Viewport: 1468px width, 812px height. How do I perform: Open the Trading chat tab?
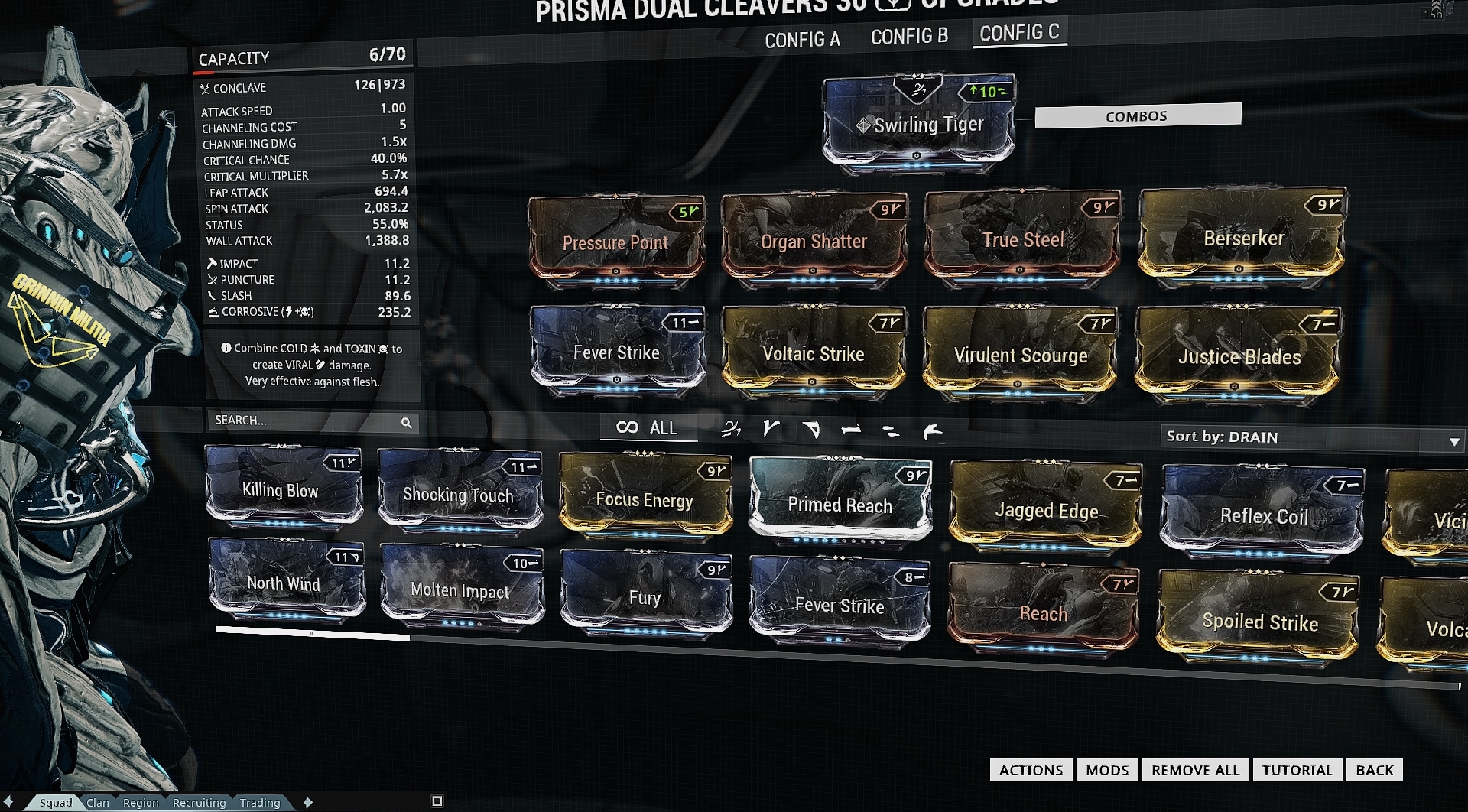point(259,802)
